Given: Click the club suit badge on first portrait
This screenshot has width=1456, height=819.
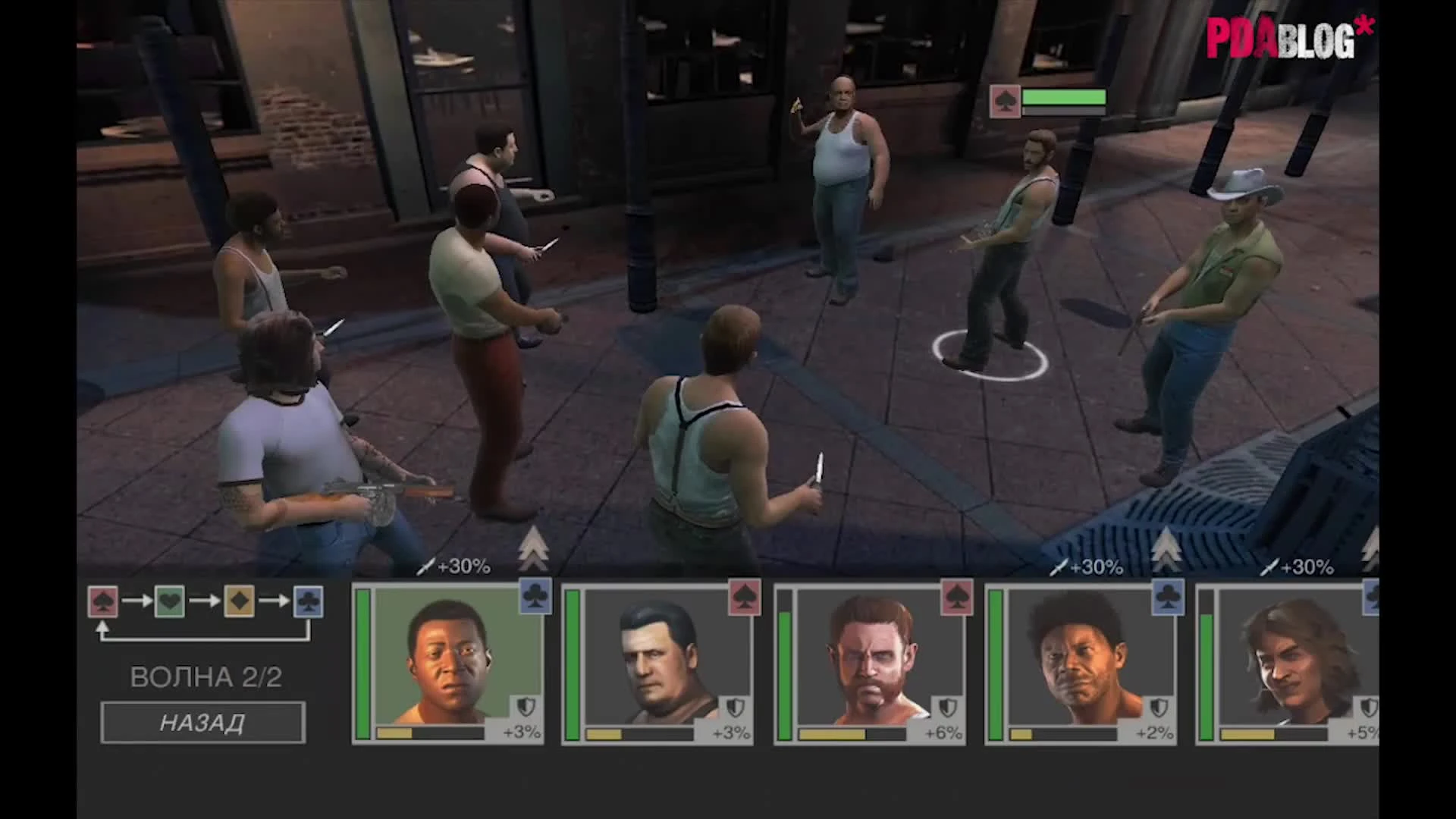Looking at the screenshot, I should tap(536, 598).
